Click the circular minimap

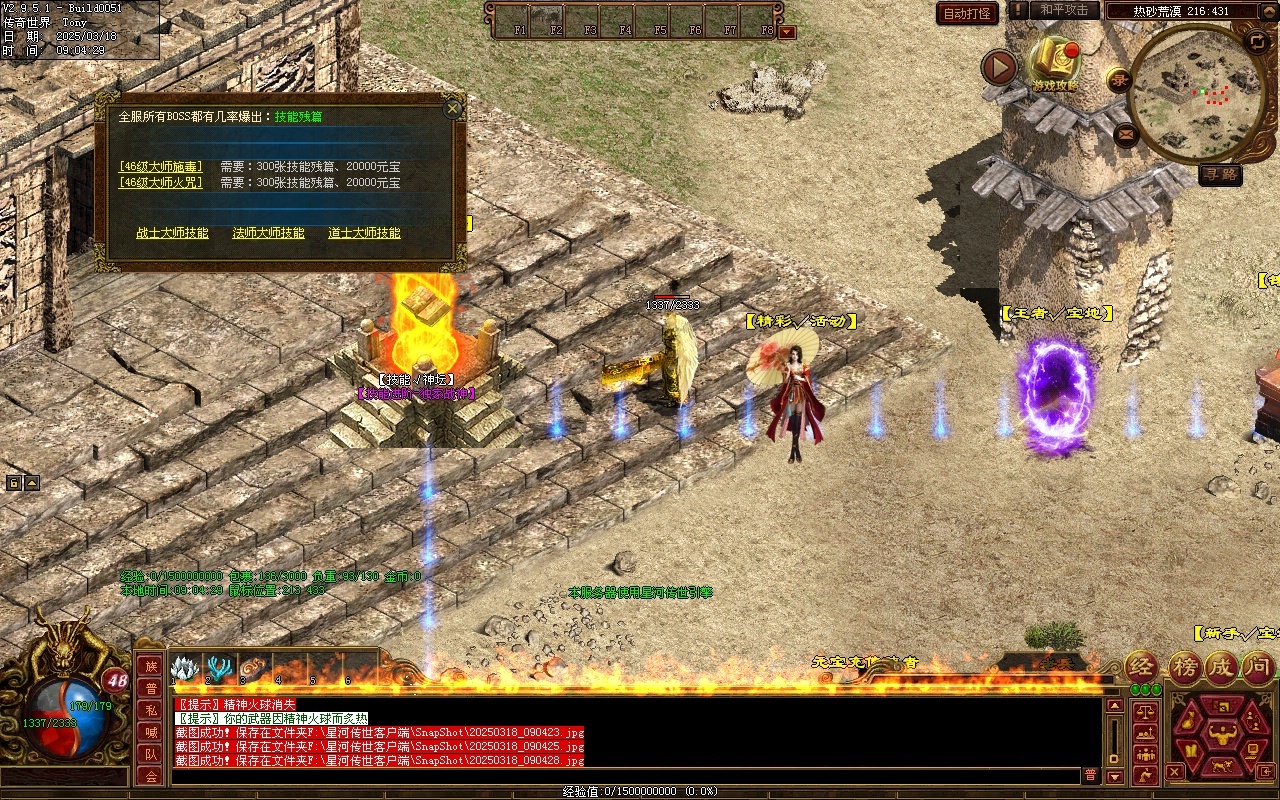tap(1197, 92)
